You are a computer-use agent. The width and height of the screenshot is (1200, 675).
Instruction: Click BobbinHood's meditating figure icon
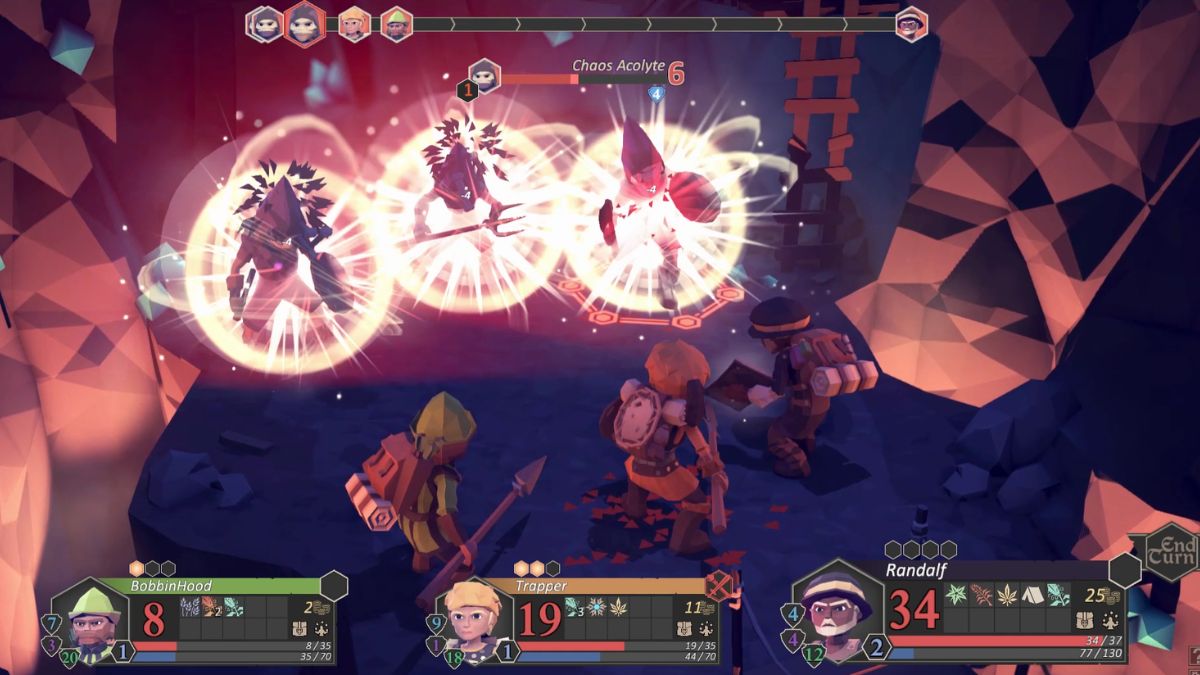[x=322, y=629]
